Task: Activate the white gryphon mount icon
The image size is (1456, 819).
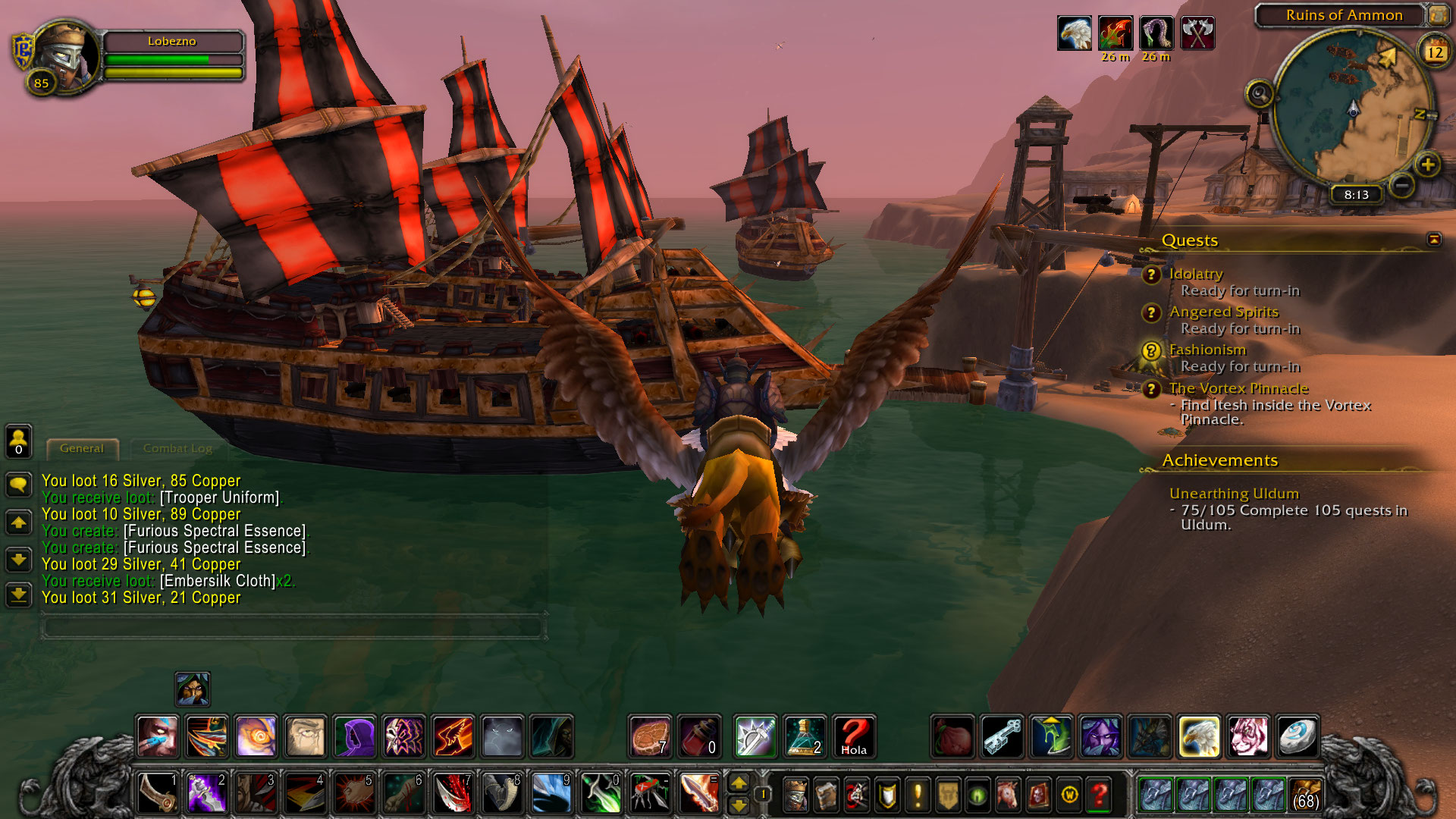Action: (1199, 736)
